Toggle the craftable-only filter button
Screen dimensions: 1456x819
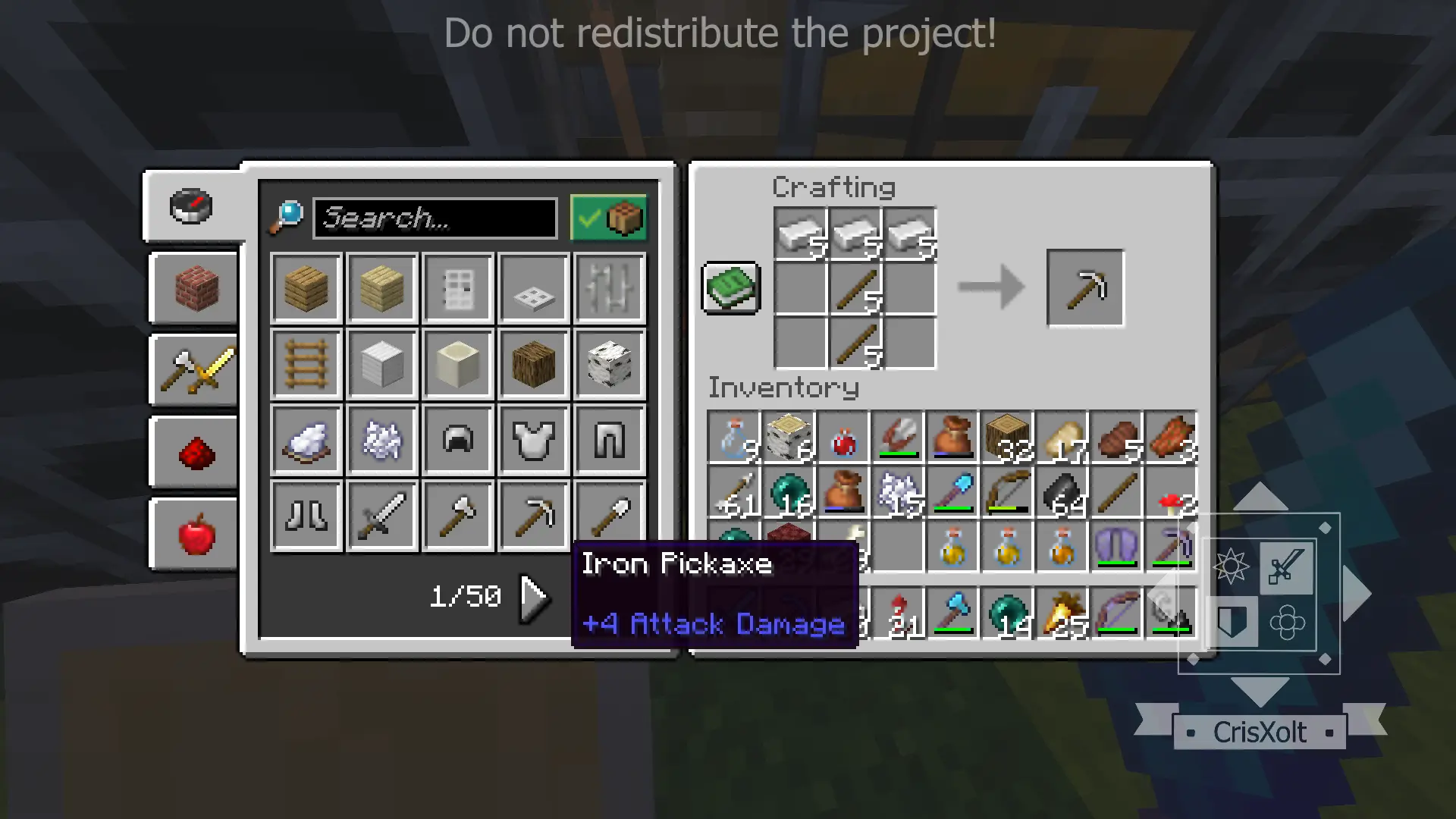click(x=609, y=218)
